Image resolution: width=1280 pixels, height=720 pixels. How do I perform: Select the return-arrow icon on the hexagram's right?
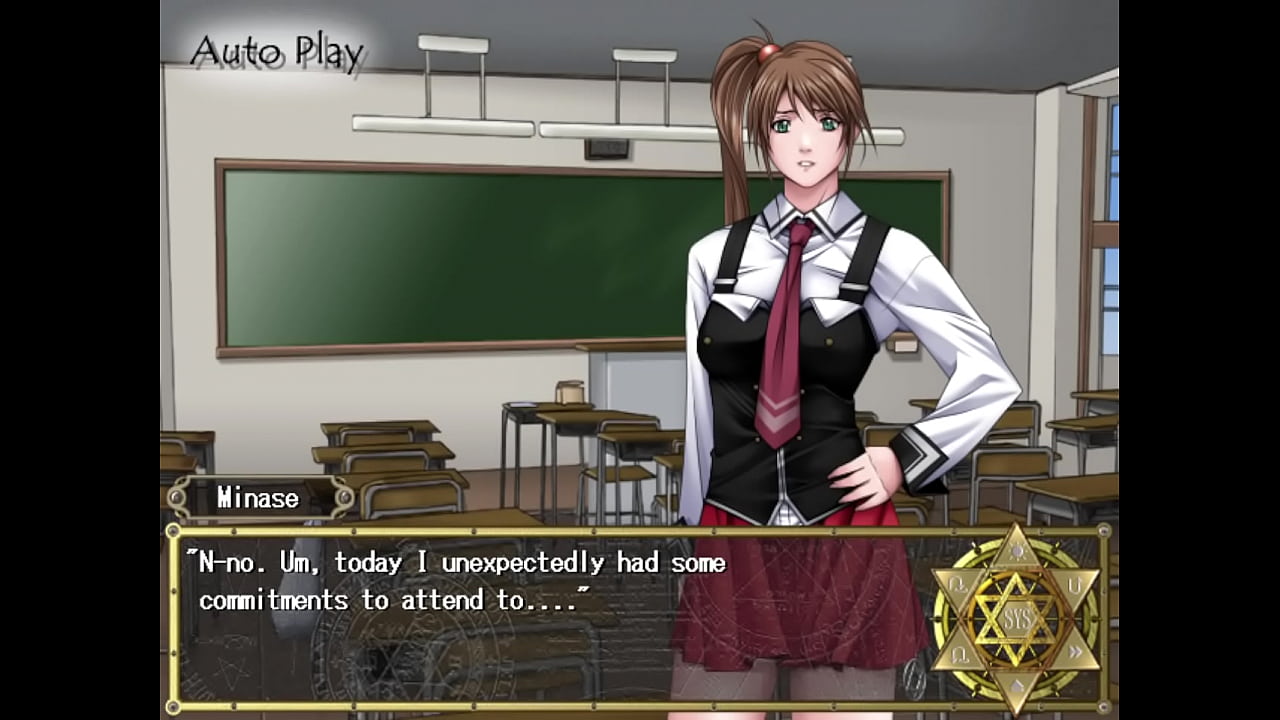coord(1075,587)
